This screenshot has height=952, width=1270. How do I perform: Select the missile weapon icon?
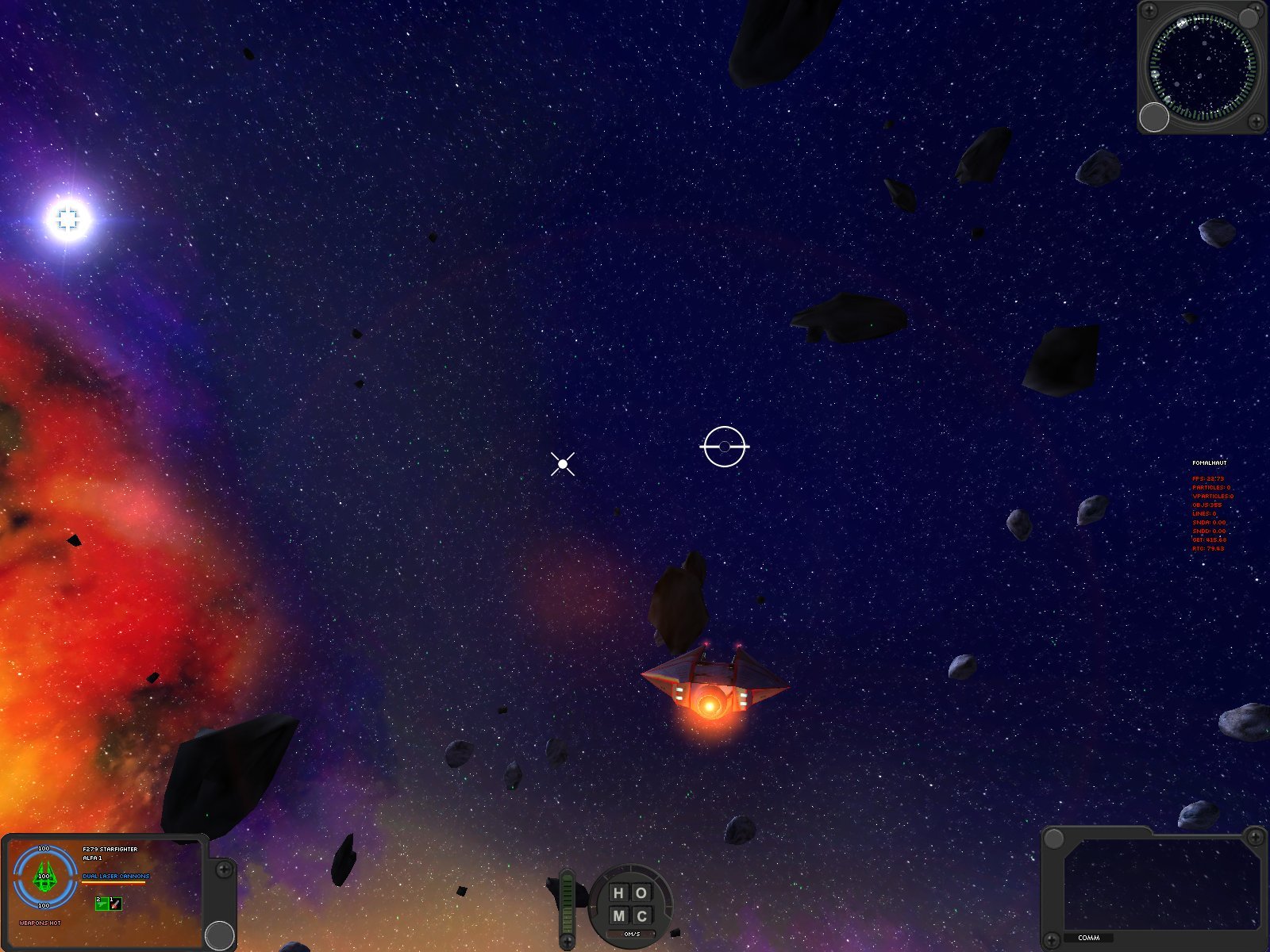(115, 904)
